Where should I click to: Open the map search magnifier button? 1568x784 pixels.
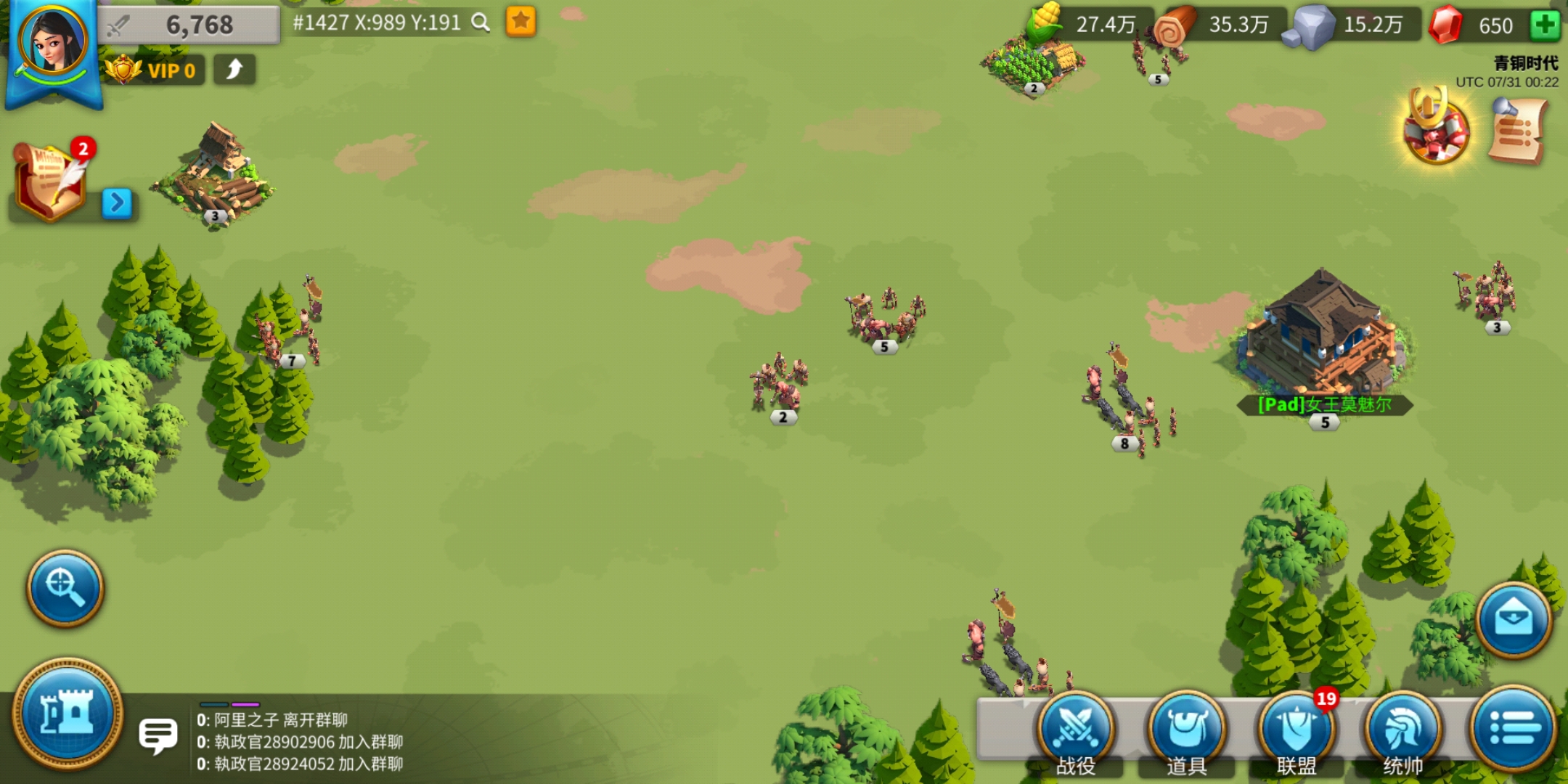[x=65, y=587]
